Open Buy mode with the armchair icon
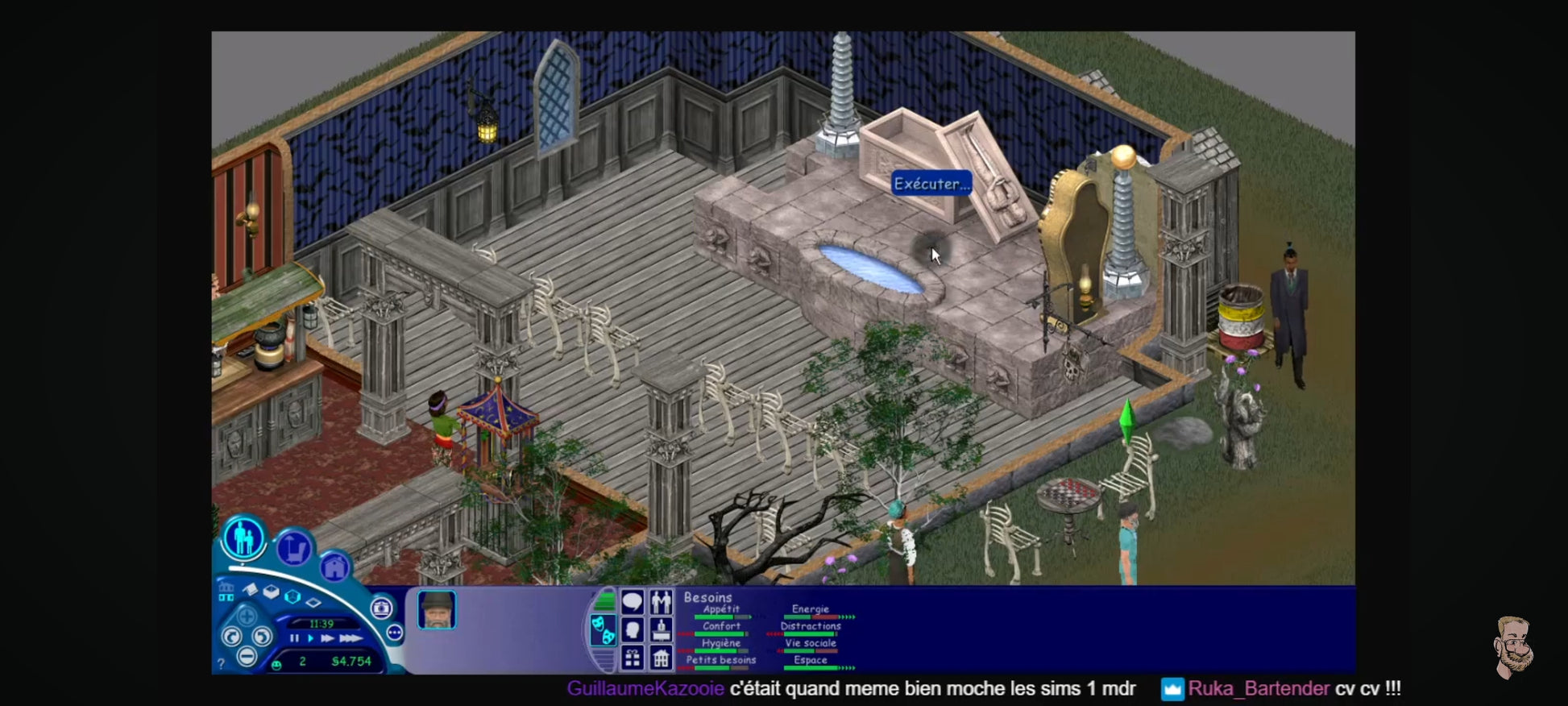 coord(294,550)
